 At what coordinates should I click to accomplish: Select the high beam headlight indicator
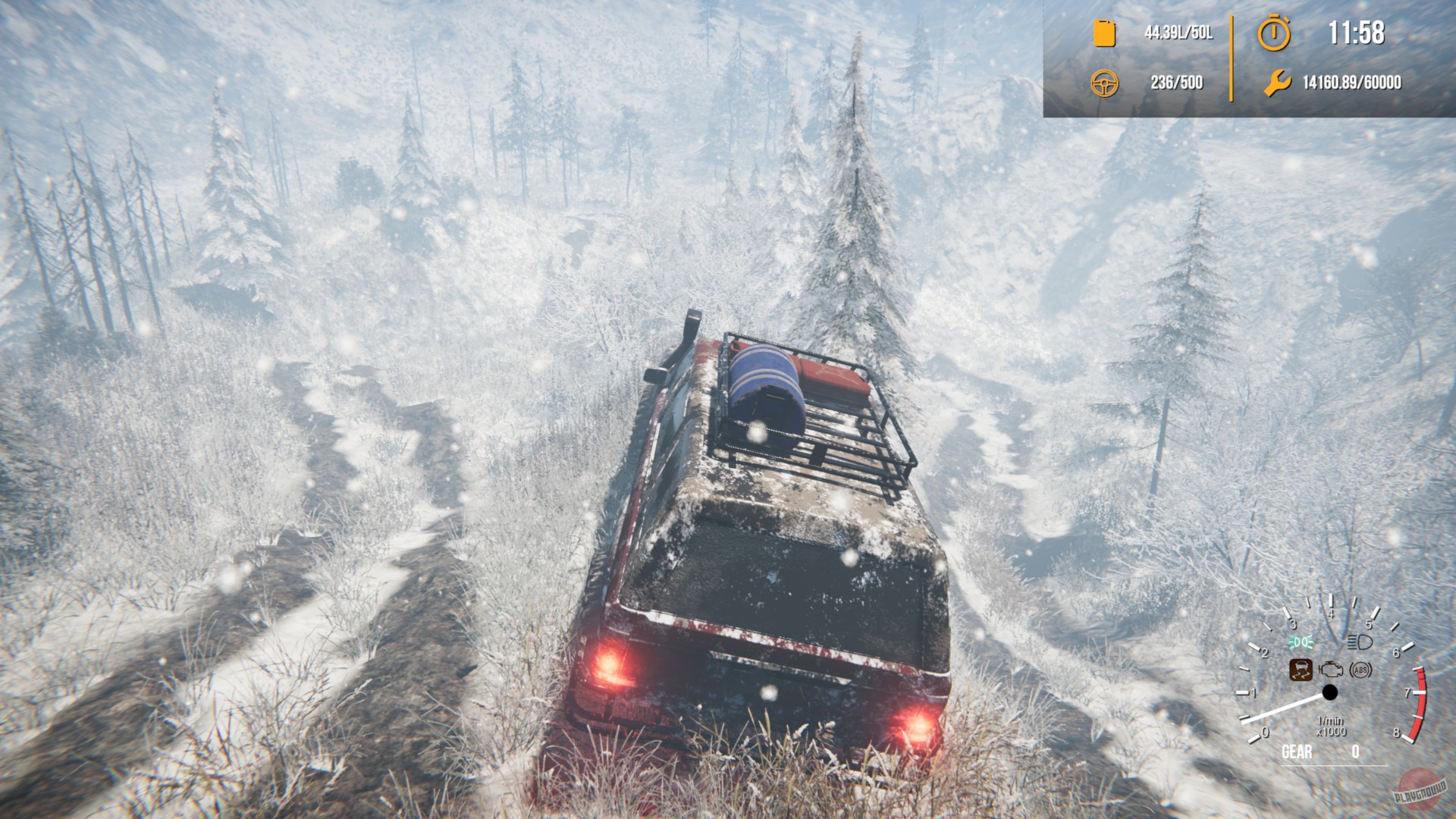pyautogui.click(x=1359, y=643)
